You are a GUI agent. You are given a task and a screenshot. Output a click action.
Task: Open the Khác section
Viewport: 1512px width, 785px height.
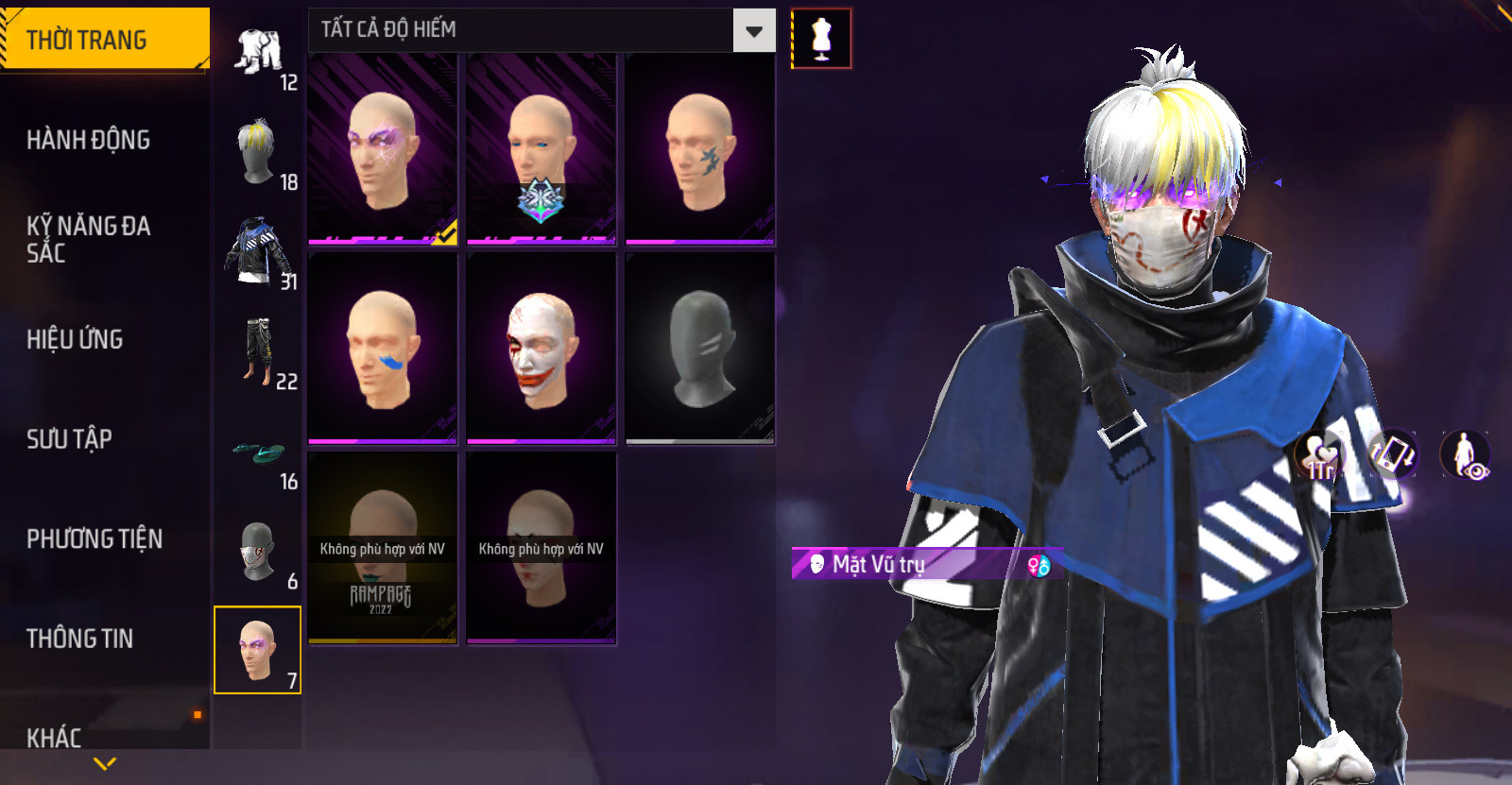55,737
